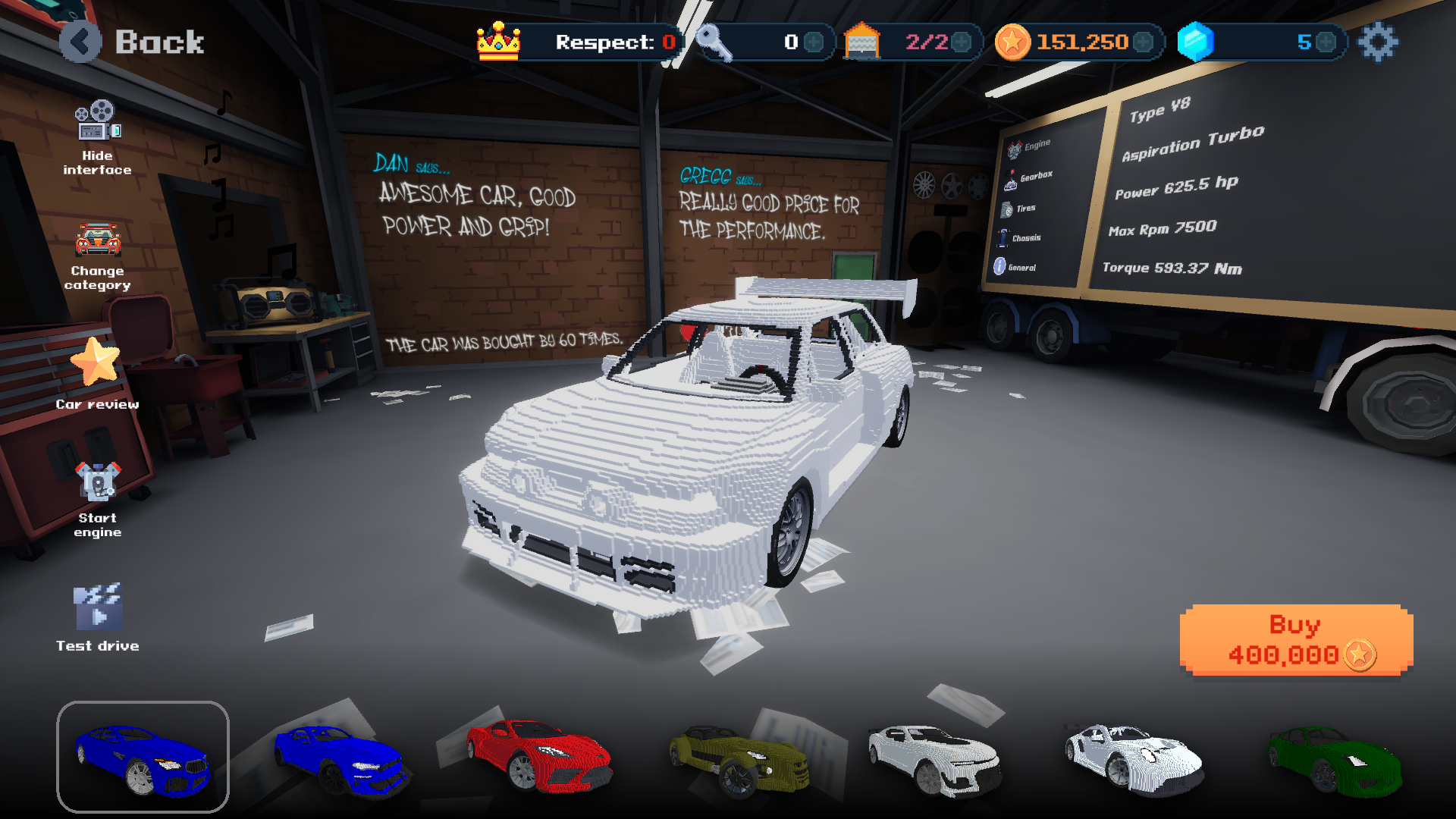Select the Gearbox category icon
1456x819 pixels.
1009,180
